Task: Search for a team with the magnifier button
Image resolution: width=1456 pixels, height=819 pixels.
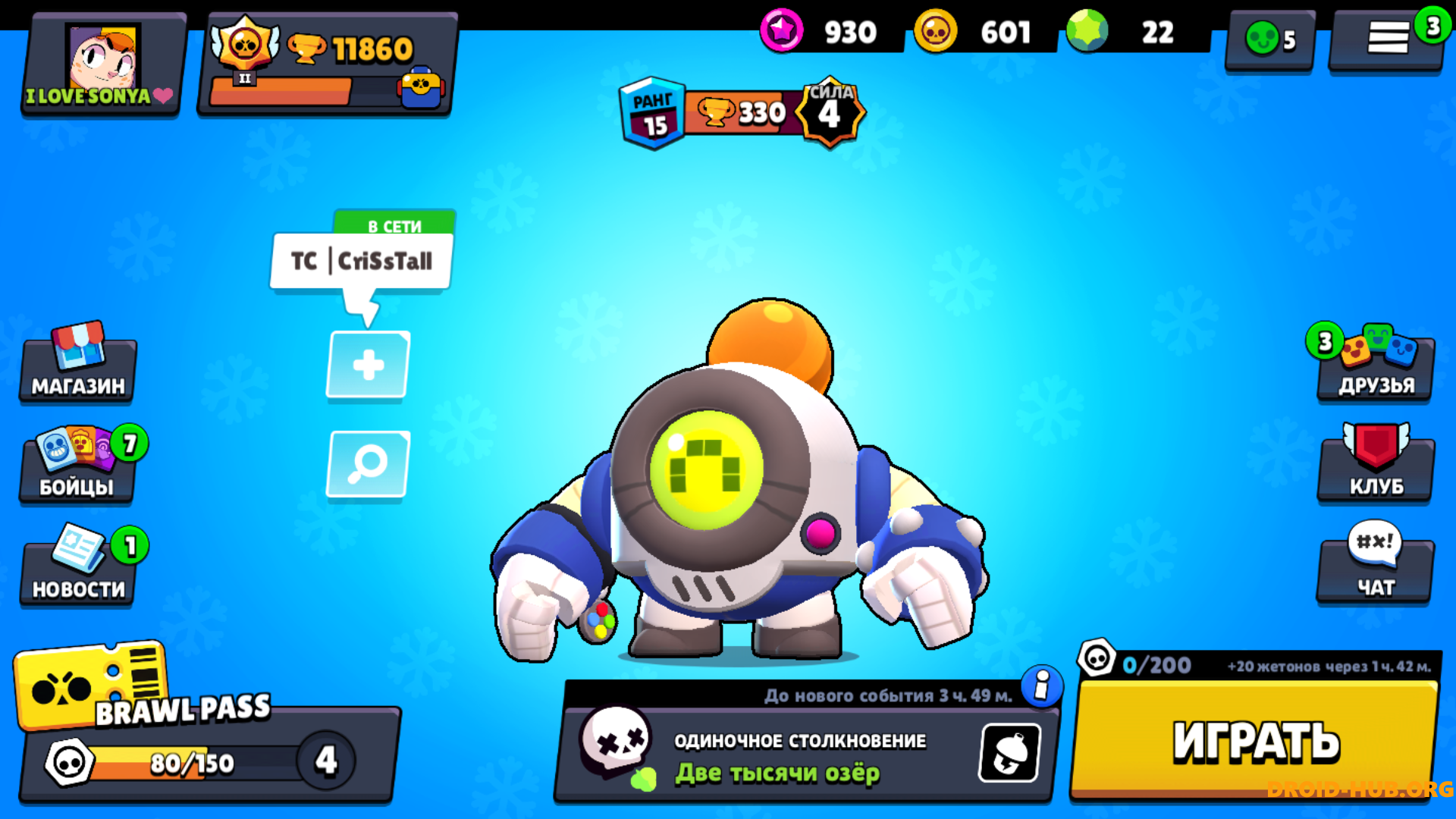Action: point(369,464)
